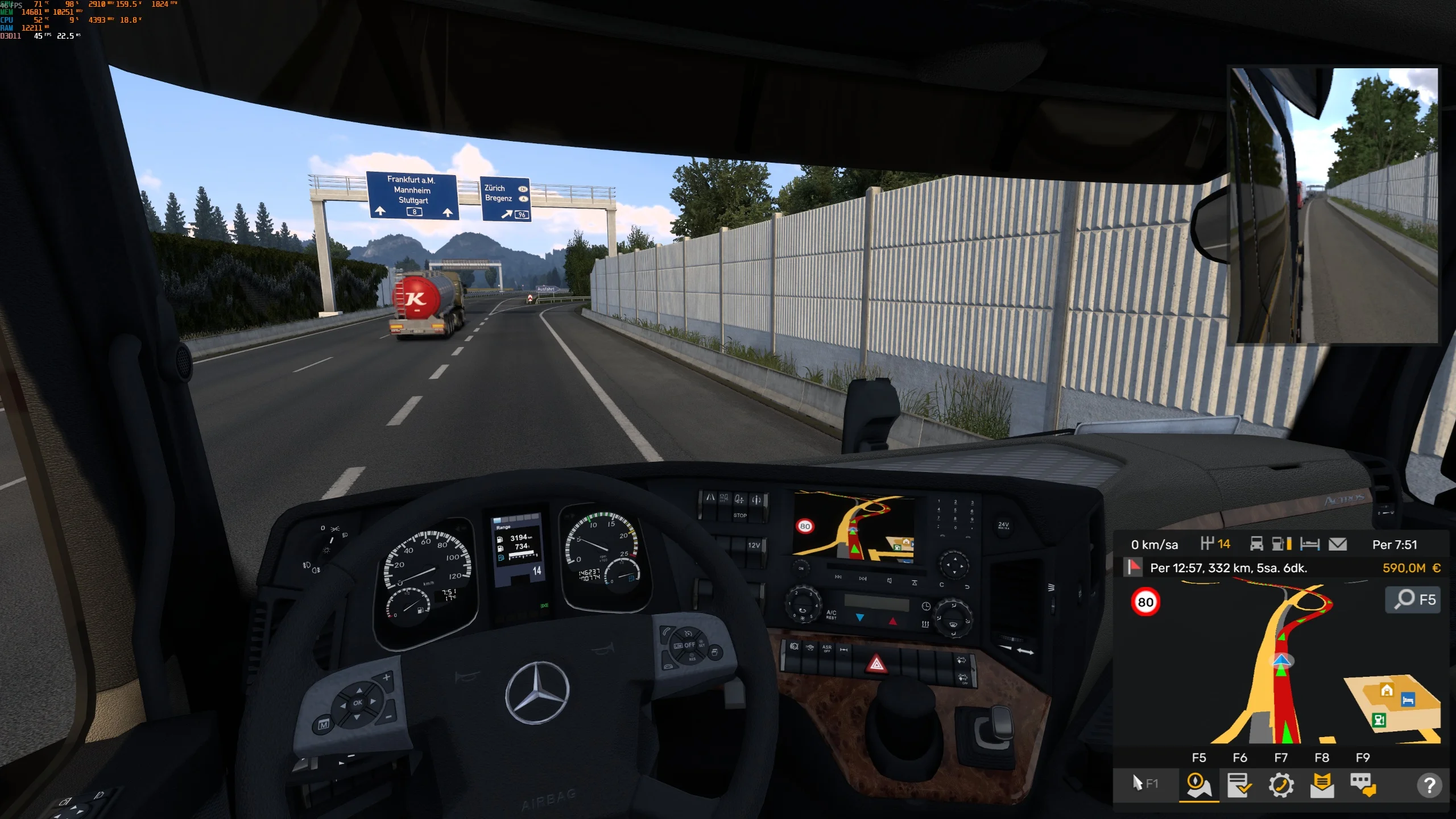The width and height of the screenshot is (1456, 819).
Task: Open the diagnostics and assistance tab
Action: point(1281,785)
